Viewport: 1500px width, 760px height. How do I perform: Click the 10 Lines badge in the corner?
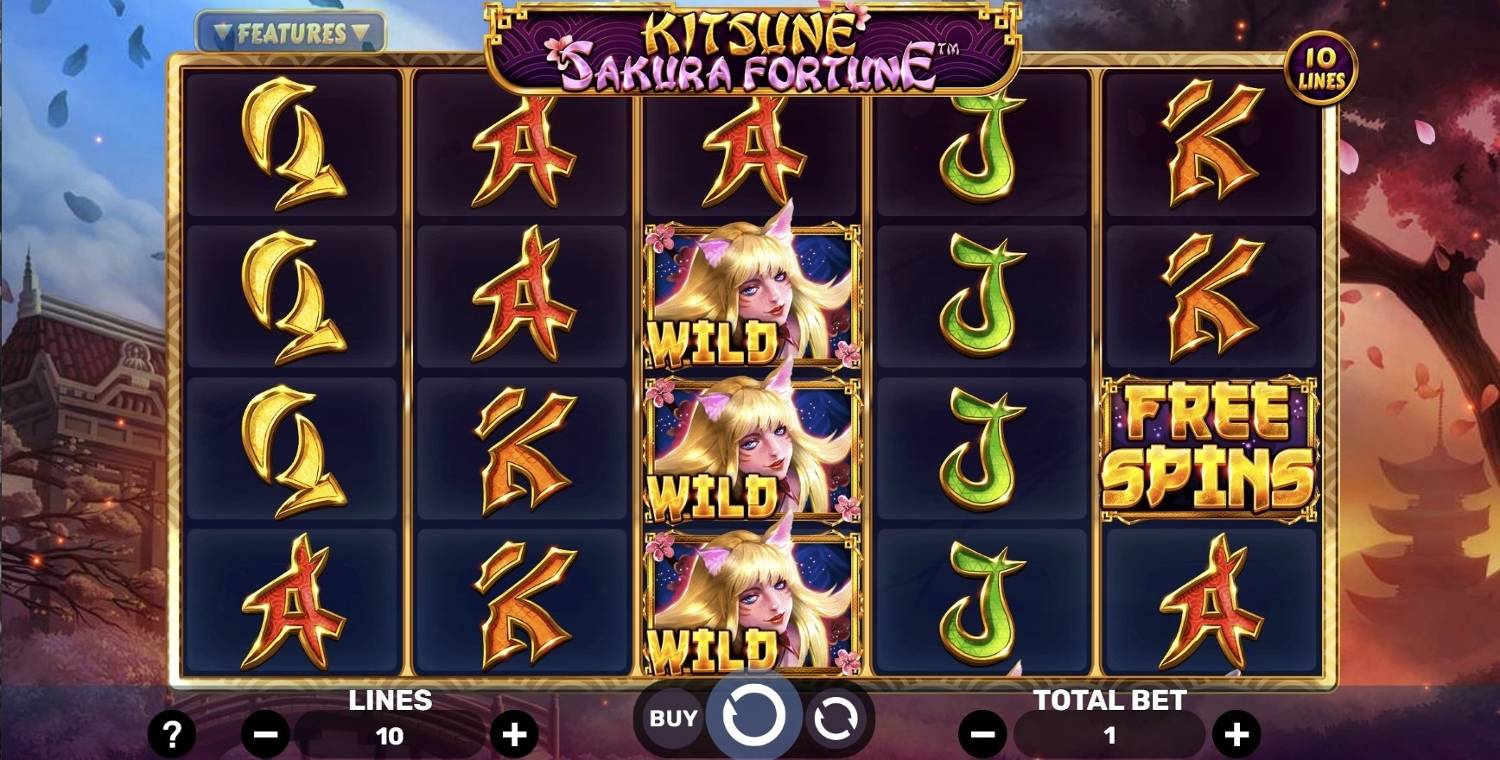point(1320,68)
